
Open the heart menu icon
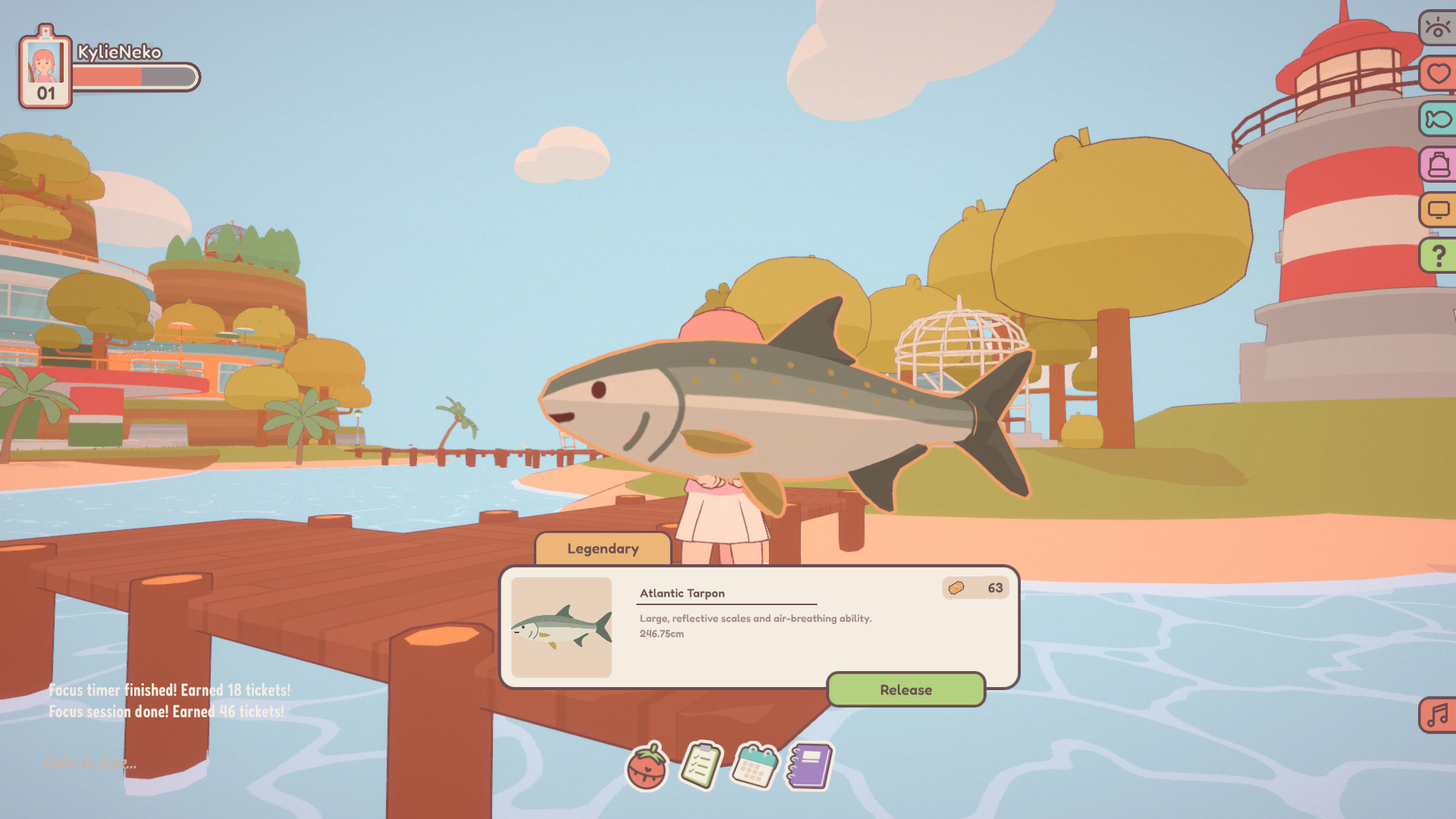[1438, 74]
